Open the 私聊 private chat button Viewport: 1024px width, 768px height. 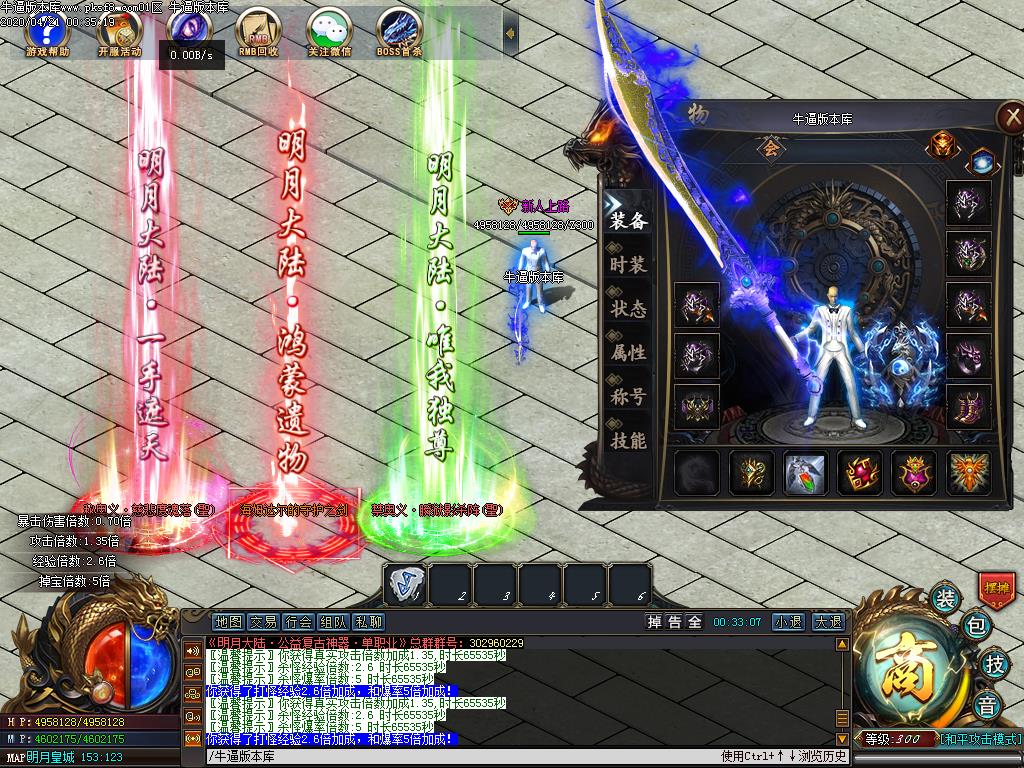368,622
